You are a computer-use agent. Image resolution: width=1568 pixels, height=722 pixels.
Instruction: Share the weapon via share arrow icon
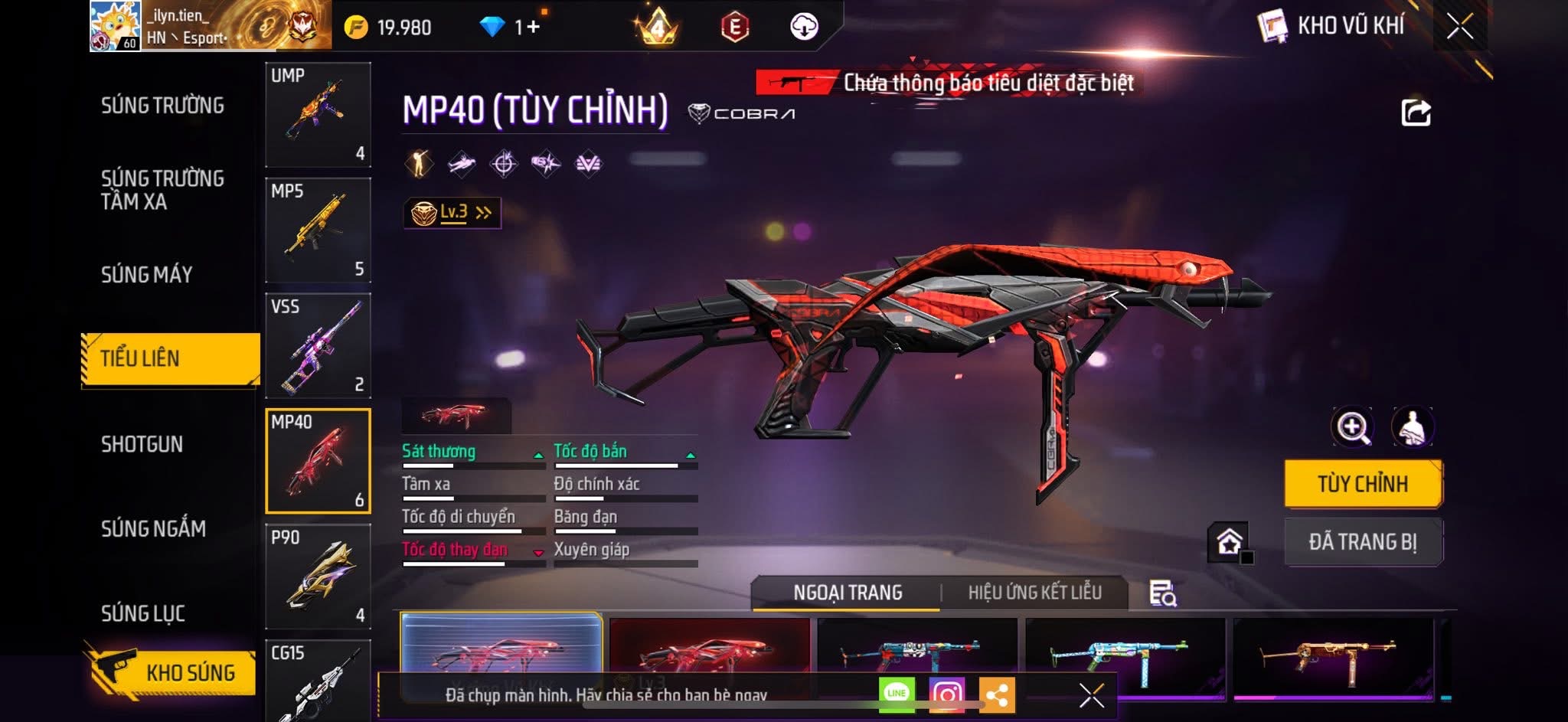(1416, 113)
